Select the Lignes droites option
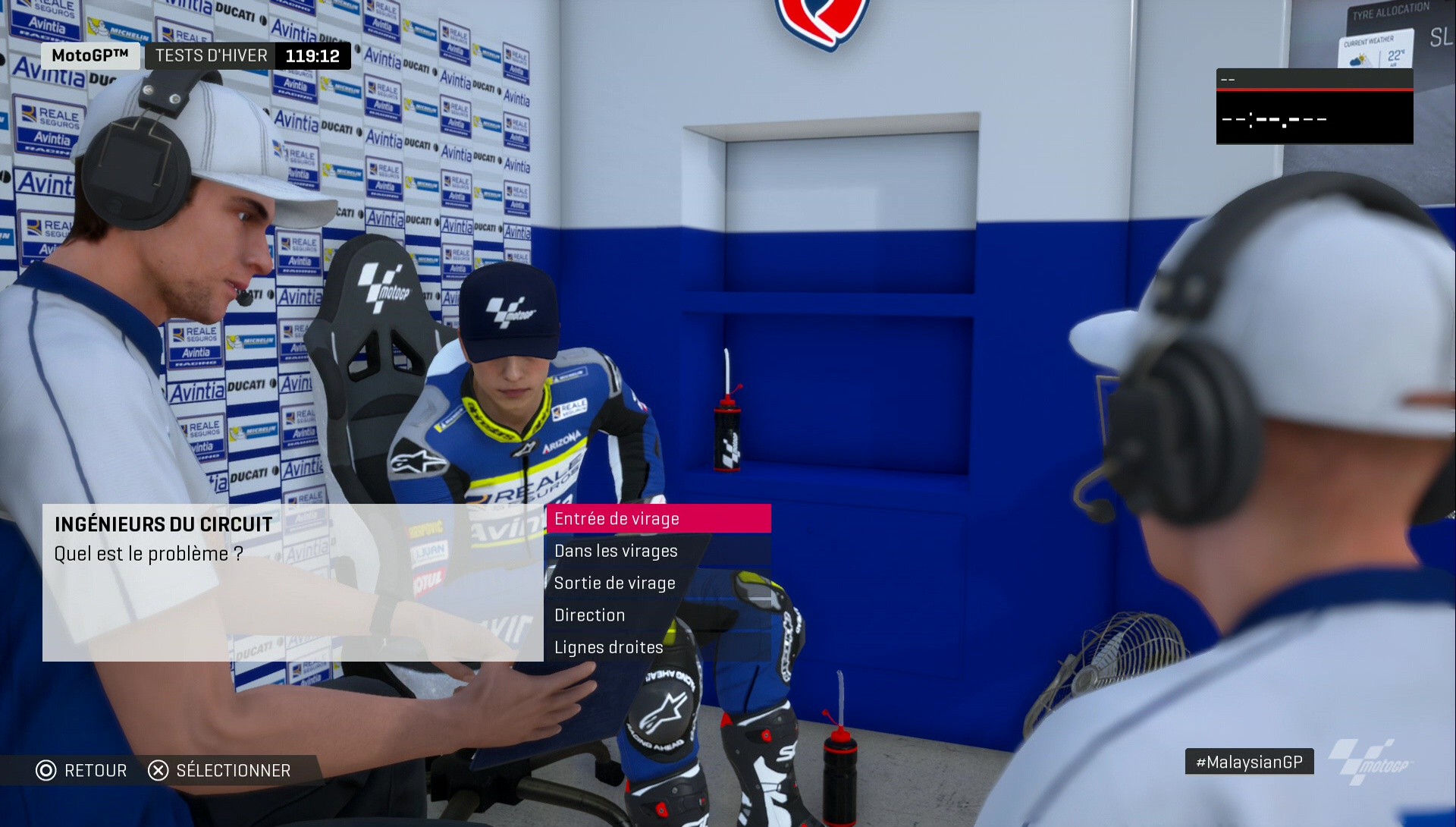The height and width of the screenshot is (827, 1456). [608, 647]
